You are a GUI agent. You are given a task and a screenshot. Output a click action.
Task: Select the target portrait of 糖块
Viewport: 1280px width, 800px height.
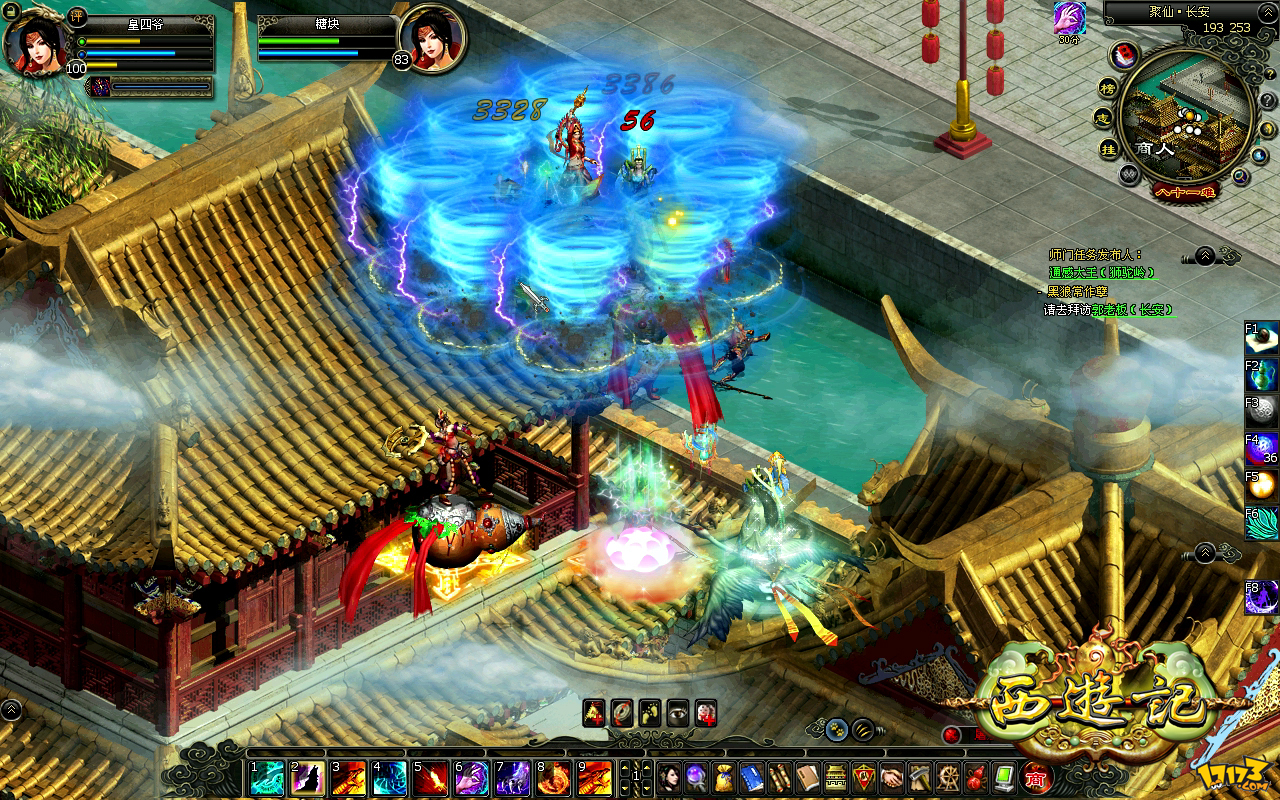pos(431,39)
